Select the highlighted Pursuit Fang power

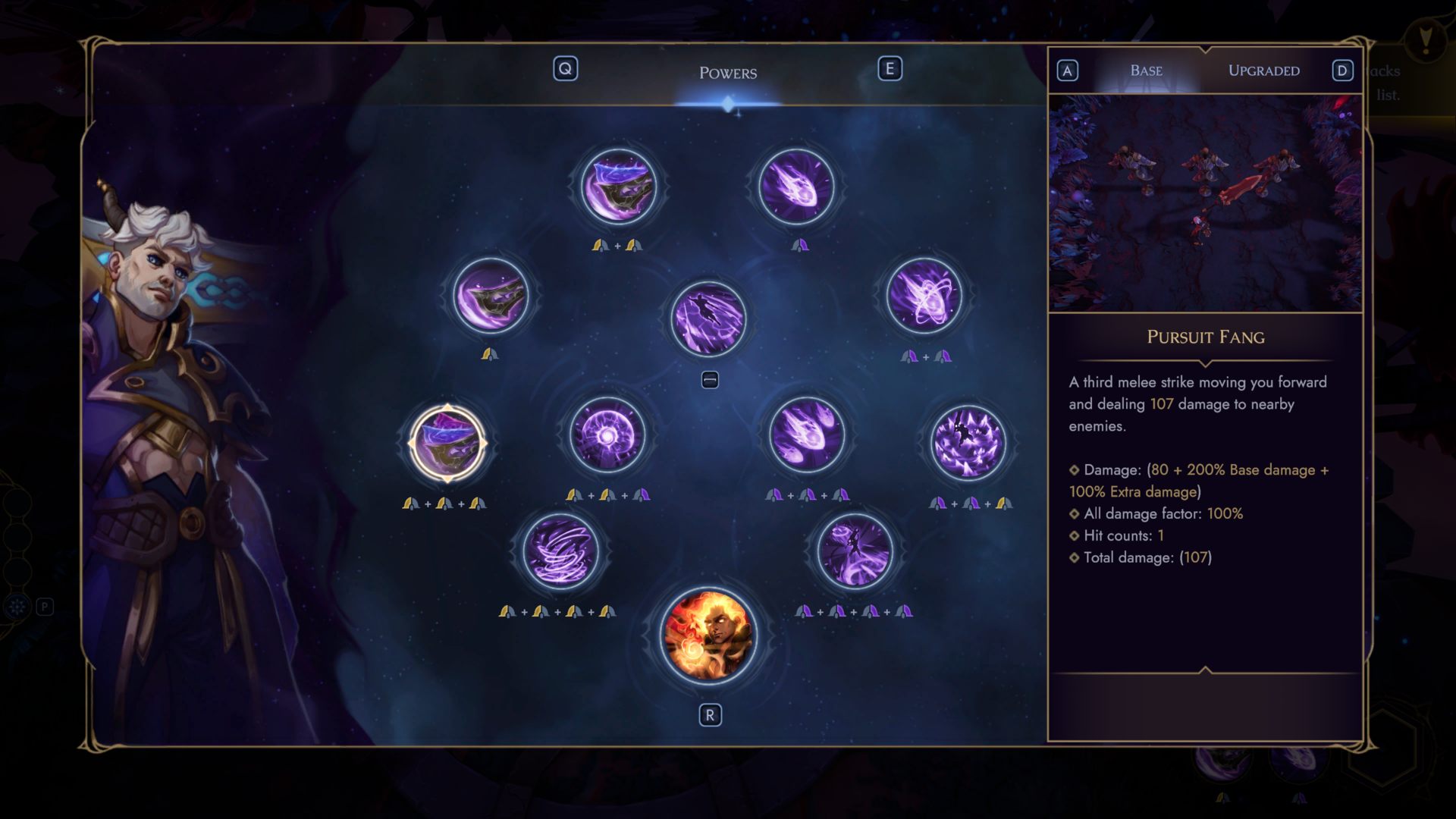pyautogui.click(x=447, y=443)
